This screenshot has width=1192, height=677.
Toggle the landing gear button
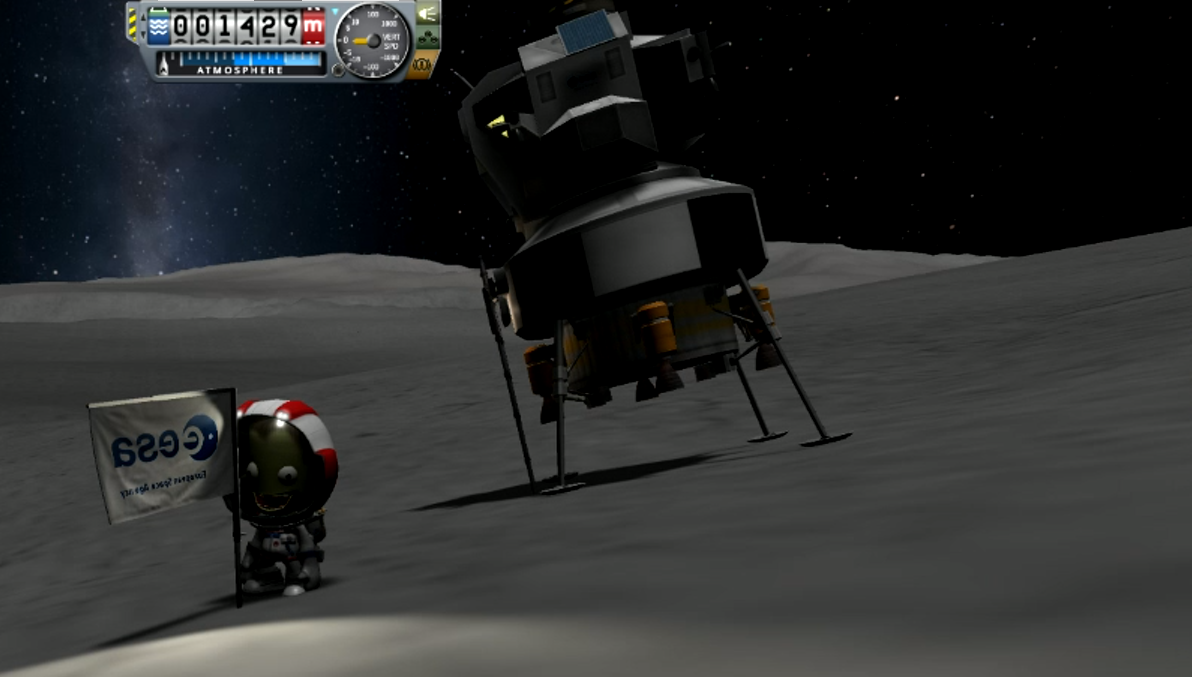click(427, 40)
